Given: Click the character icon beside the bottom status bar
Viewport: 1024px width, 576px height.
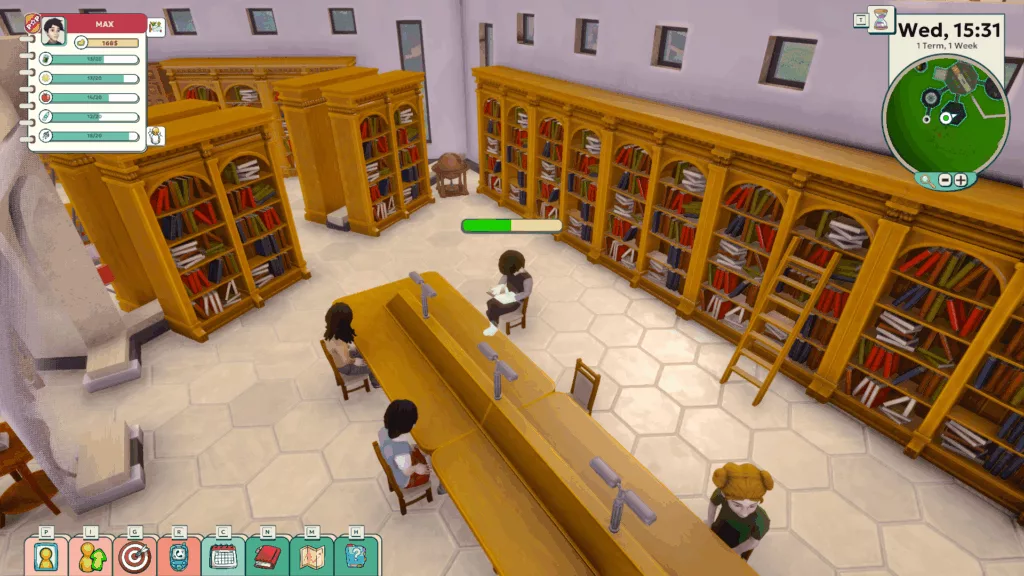Looking at the screenshot, I should [156, 136].
